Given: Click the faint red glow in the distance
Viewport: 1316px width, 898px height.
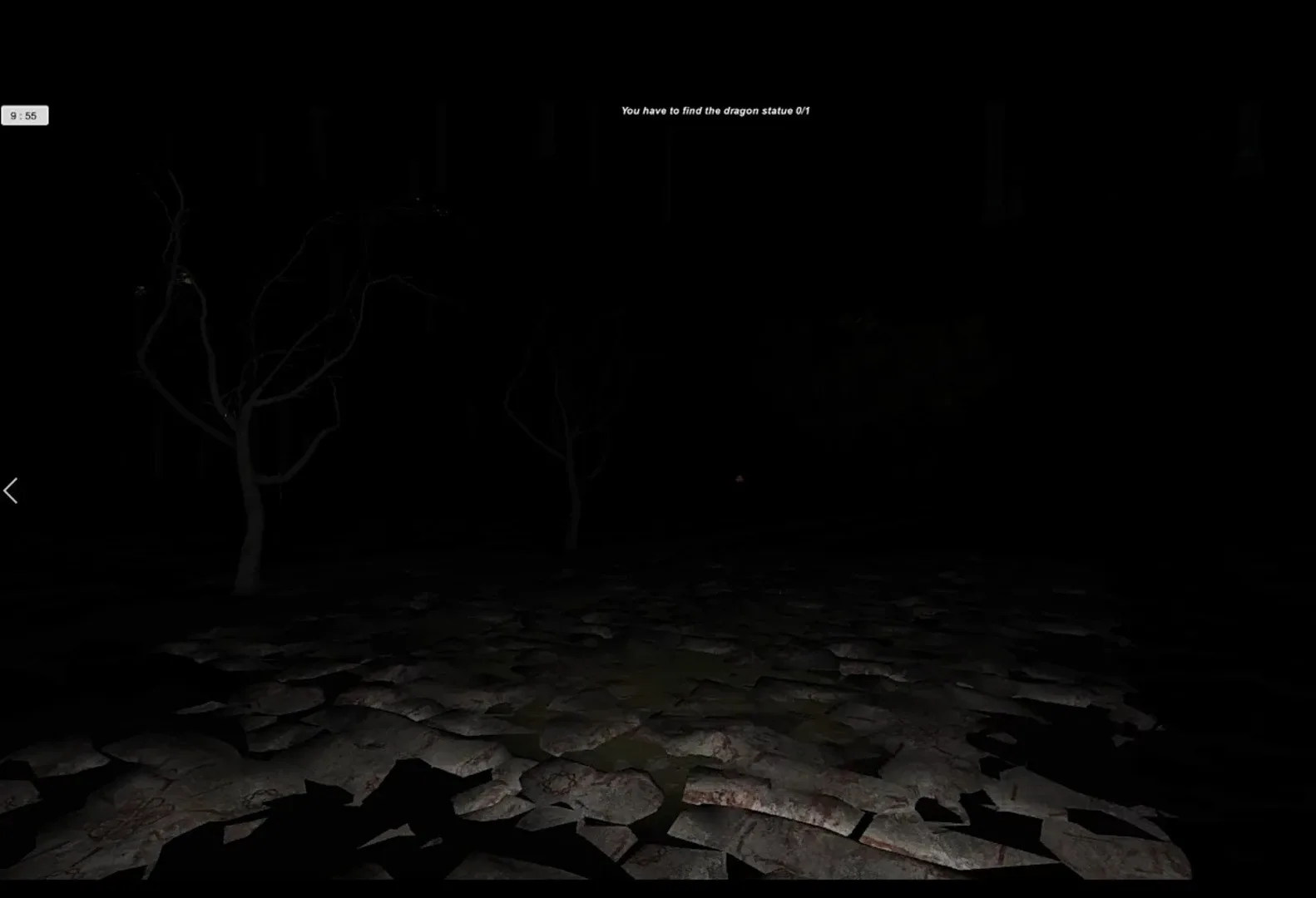Looking at the screenshot, I should 739,480.
